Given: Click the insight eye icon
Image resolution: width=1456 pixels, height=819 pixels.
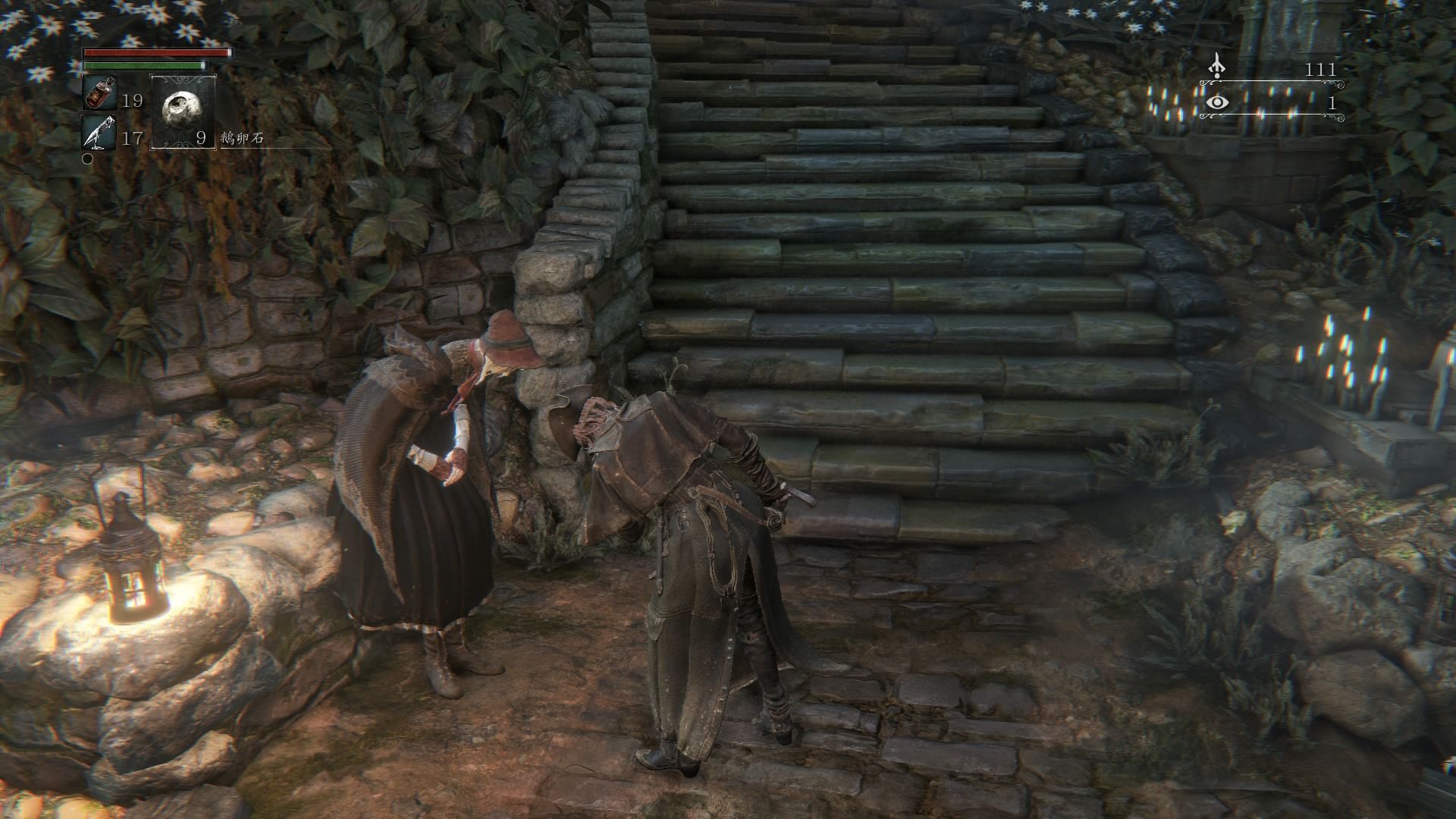Looking at the screenshot, I should [x=1217, y=102].
